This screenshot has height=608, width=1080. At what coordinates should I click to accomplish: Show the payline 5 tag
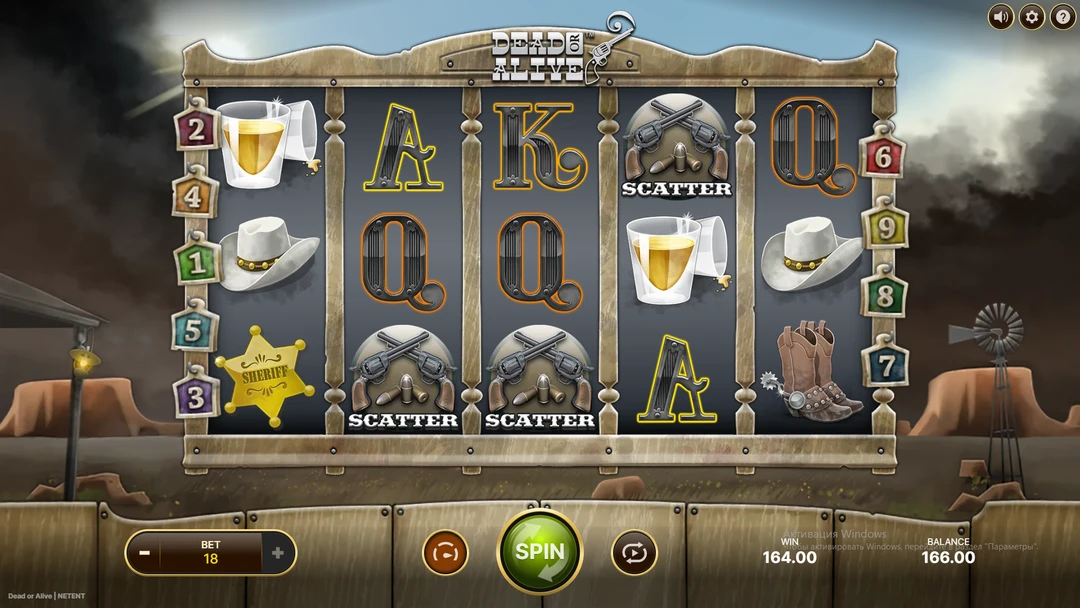[194, 329]
